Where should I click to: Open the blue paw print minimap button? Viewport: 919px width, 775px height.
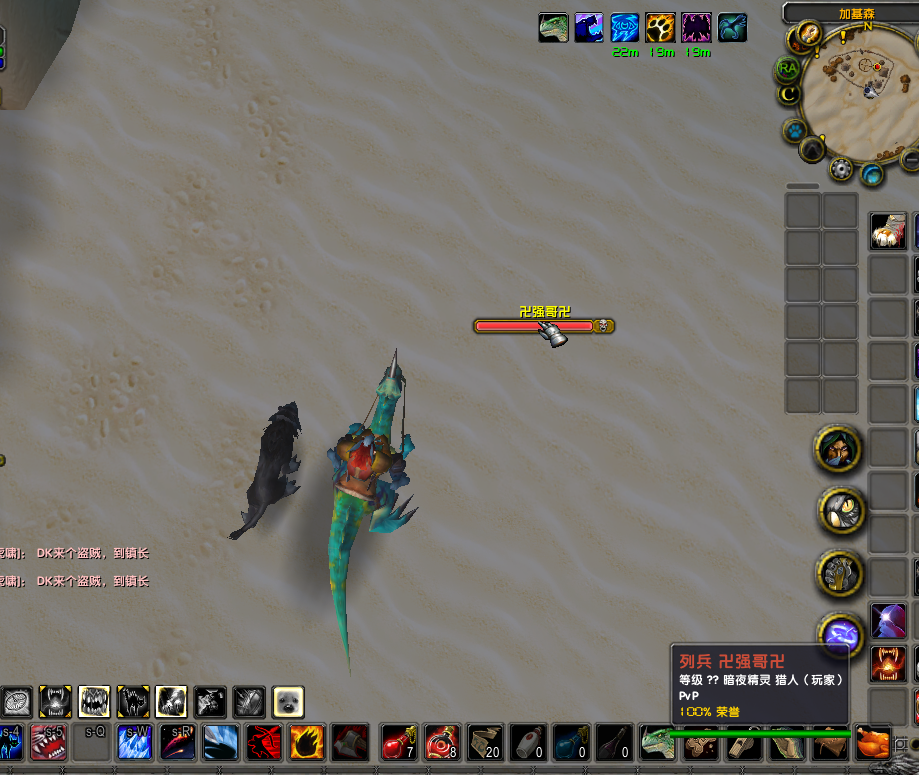(796, 131)
